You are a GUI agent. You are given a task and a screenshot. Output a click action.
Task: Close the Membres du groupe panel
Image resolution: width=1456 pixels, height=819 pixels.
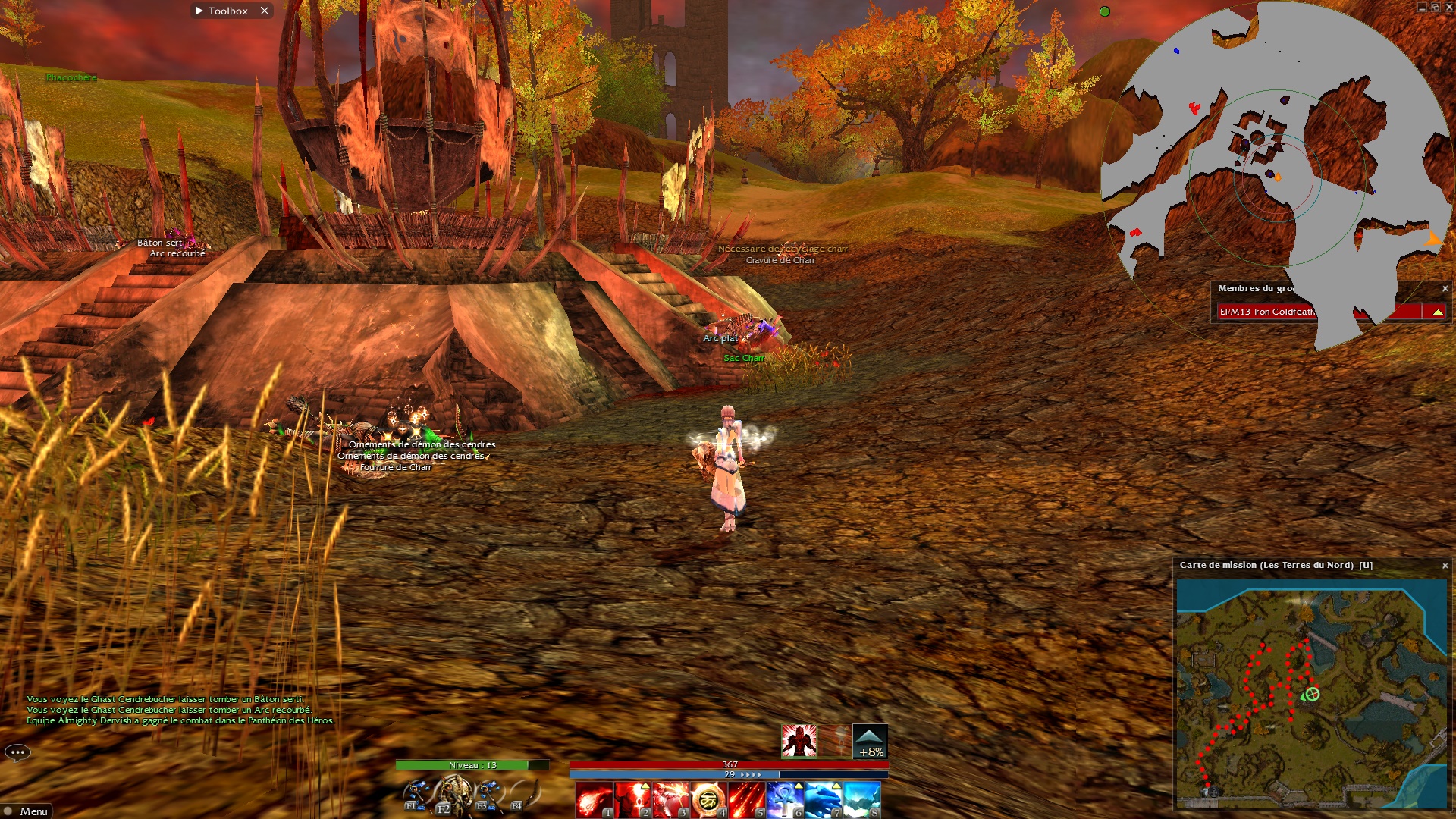pos(1445,289)
